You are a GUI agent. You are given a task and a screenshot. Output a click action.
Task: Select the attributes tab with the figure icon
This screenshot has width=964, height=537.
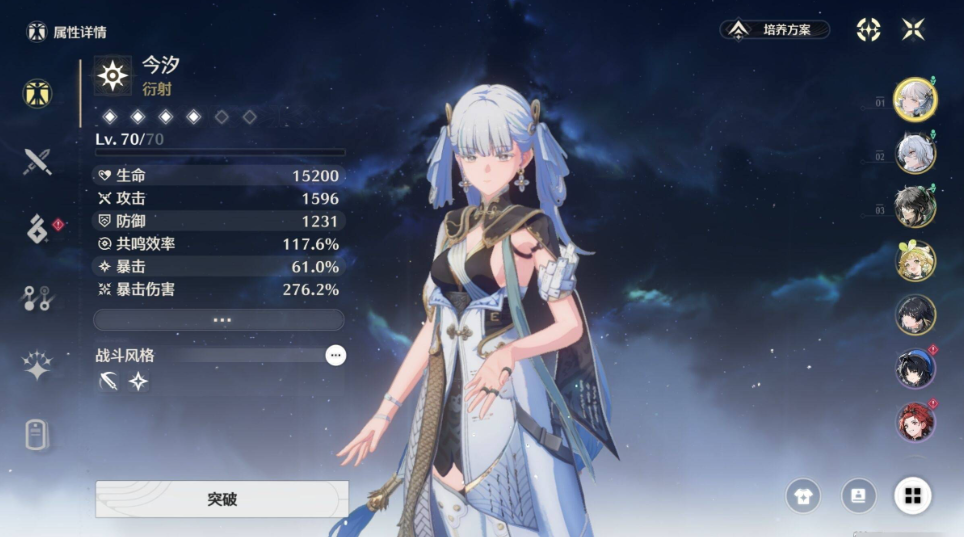pos(38,94)
